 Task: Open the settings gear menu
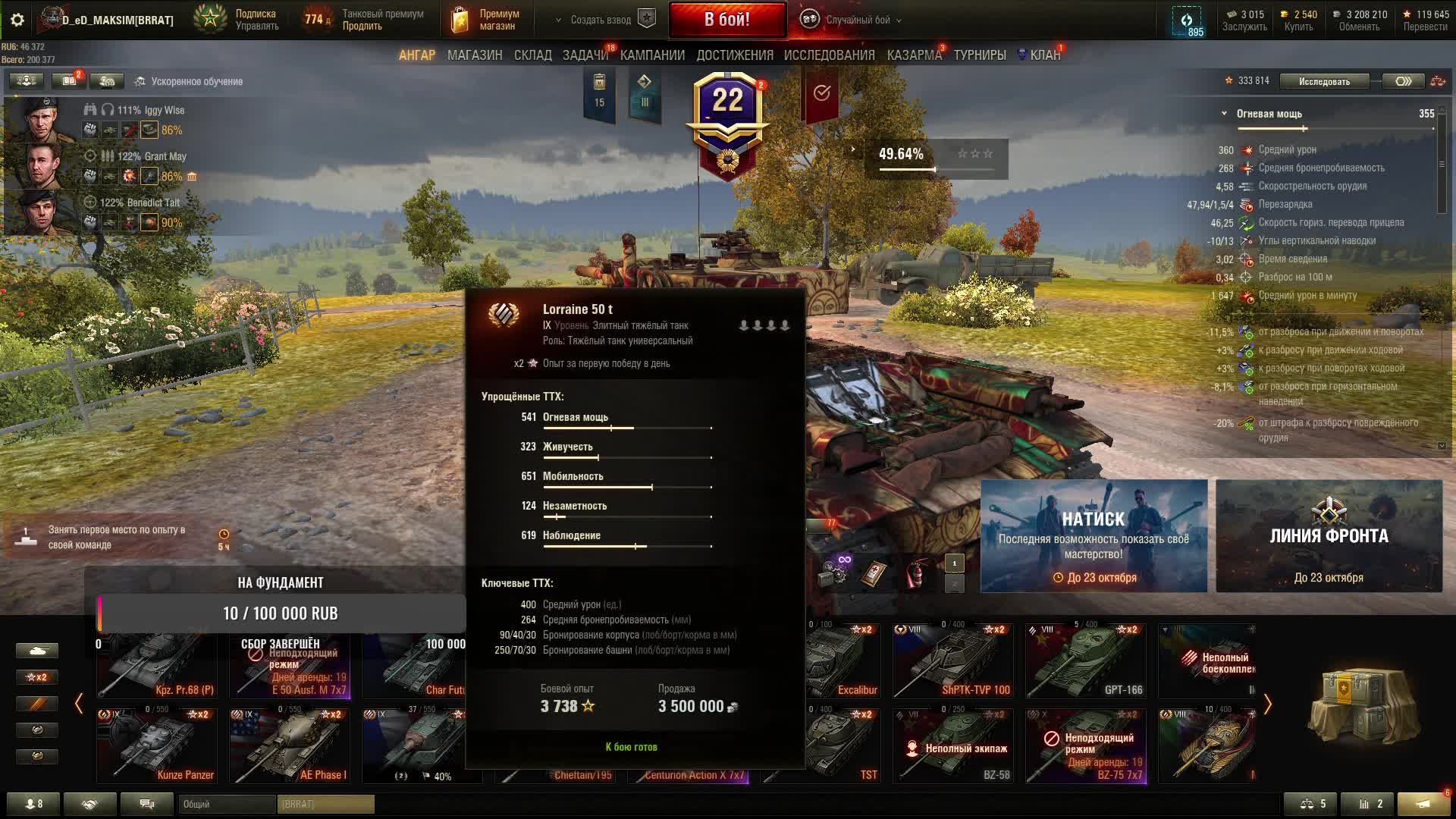click(17, 20)
